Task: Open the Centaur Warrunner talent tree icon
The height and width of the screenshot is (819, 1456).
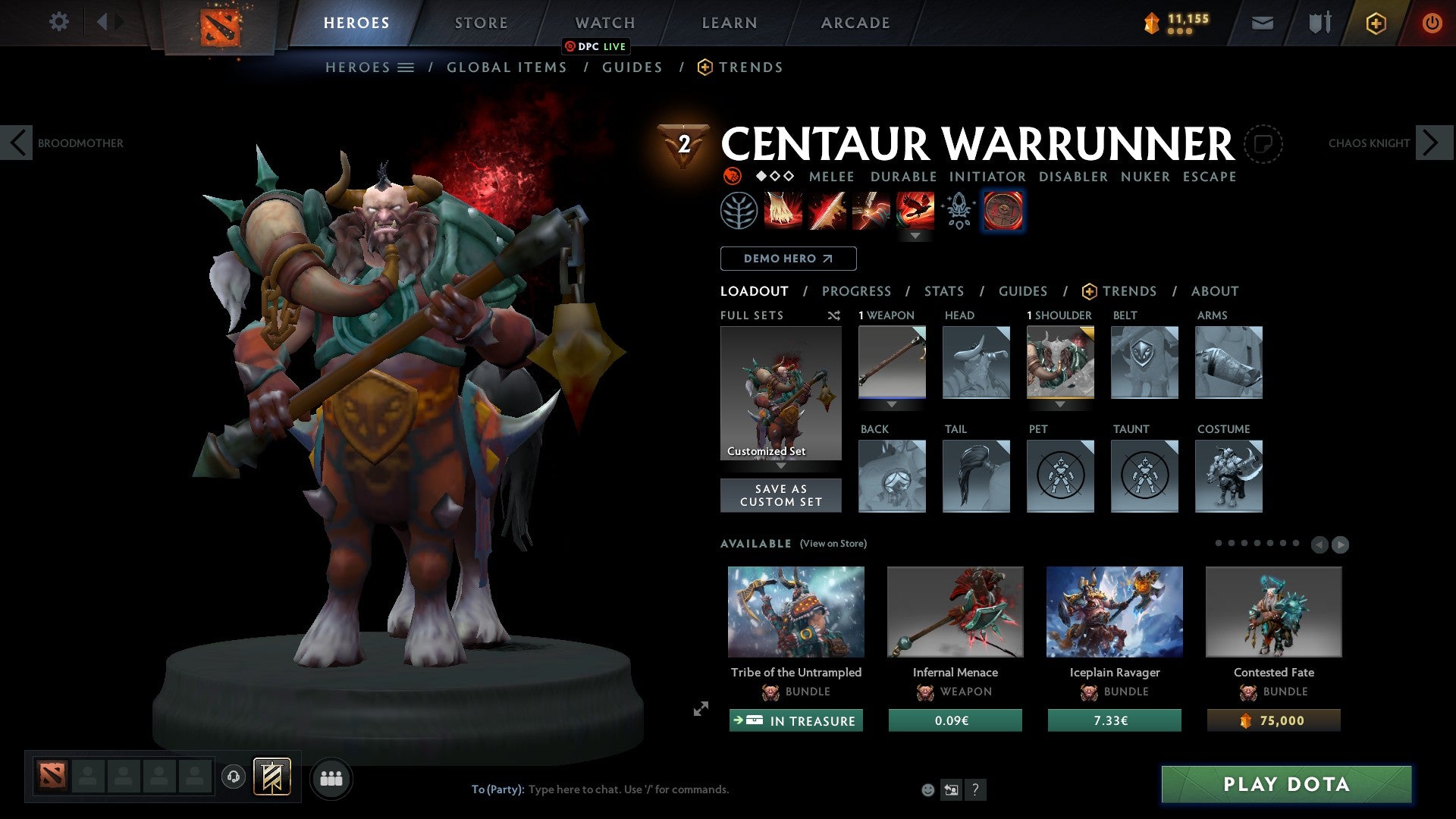Action: point(739,211)
